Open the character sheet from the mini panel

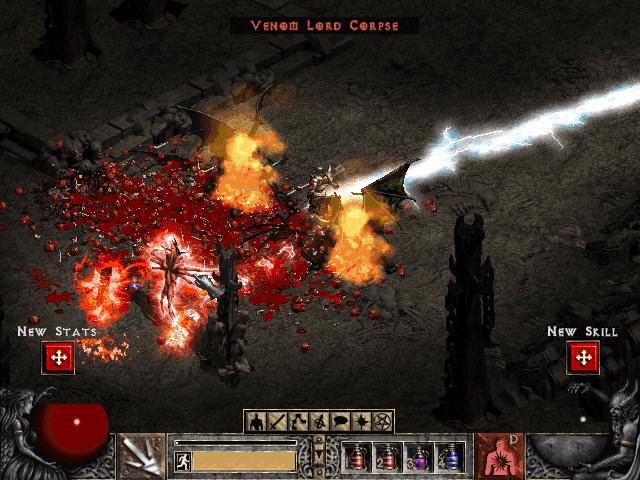point(255,421)
